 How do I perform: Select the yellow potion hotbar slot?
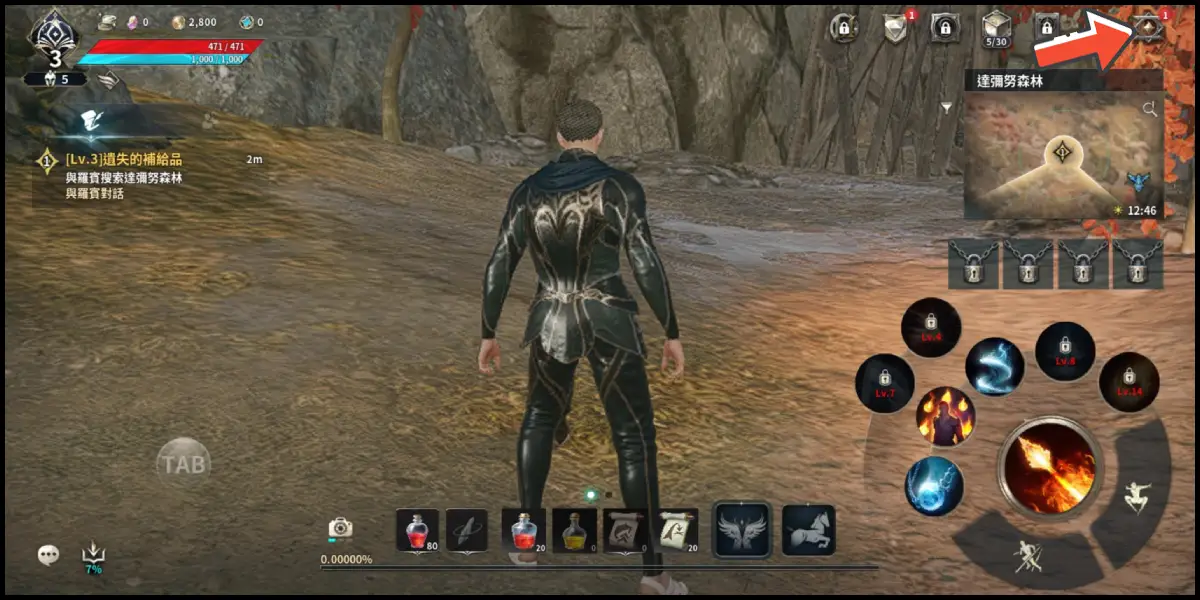click(574, 530)
